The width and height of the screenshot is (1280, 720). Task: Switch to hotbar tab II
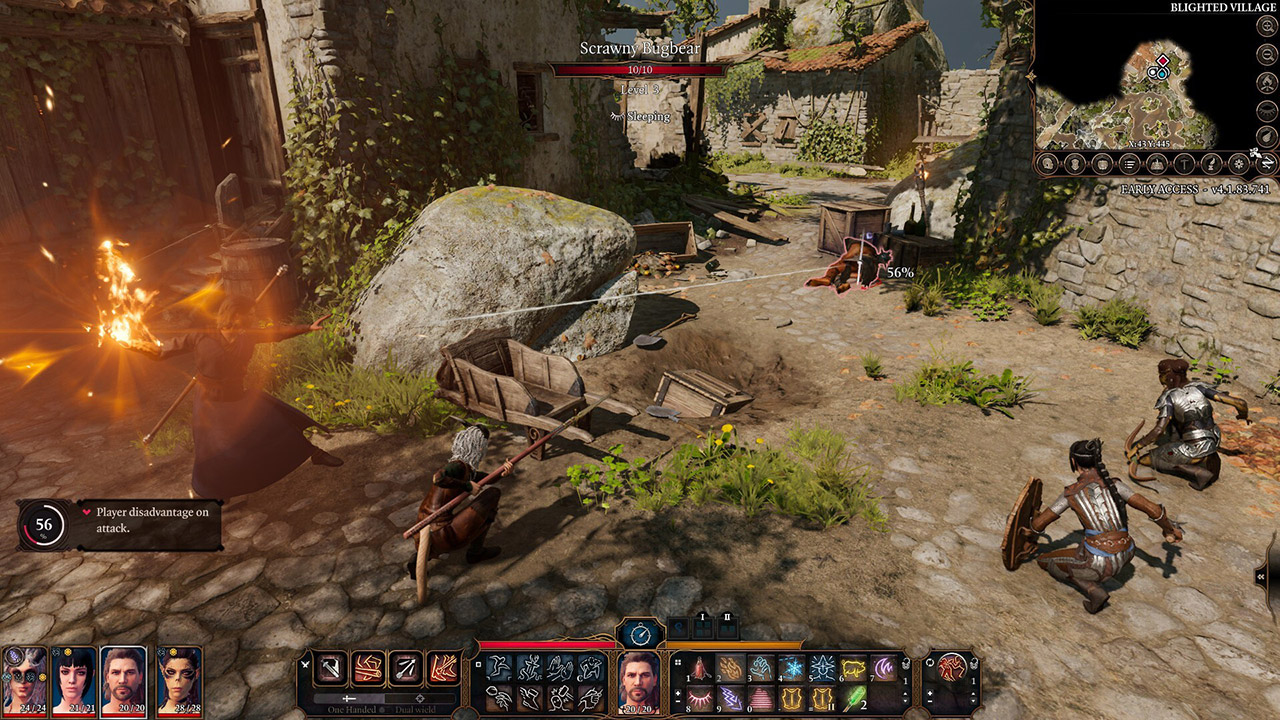[x=726, y=625]
